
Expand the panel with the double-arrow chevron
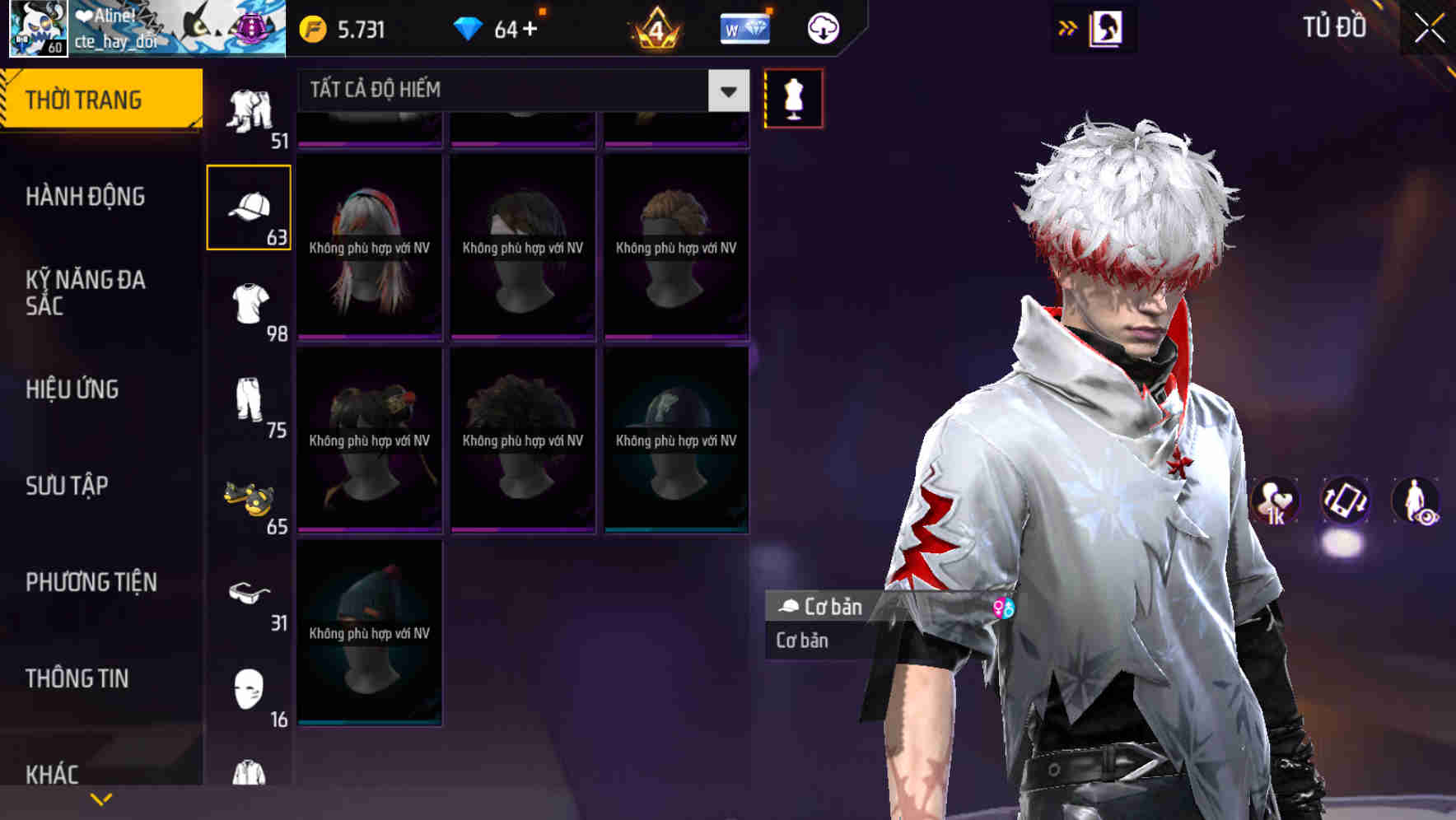click(x=1067, y=26)
